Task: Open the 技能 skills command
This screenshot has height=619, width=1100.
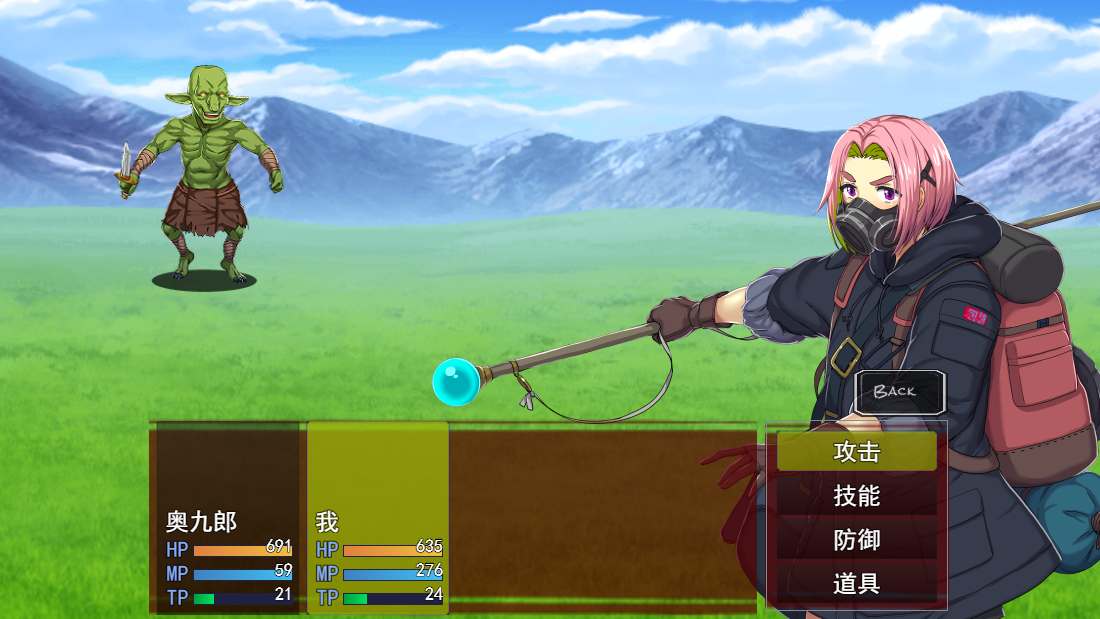Action: pyautogui.click(x=857, y=496)
